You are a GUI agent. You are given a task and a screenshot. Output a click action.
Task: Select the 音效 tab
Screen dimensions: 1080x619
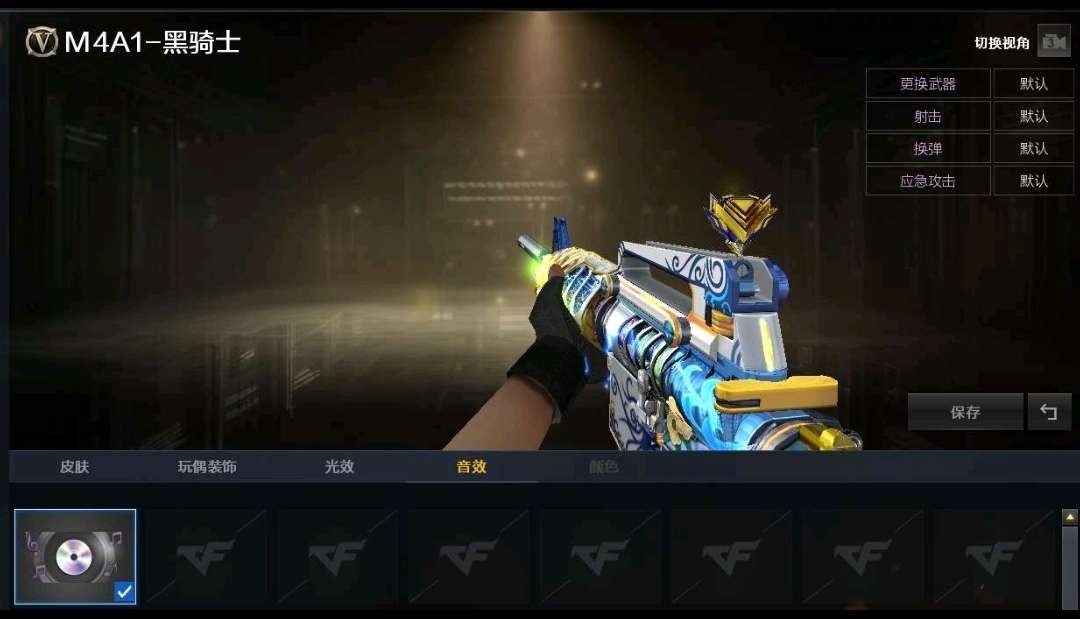pyautogui.click(x=471, y=466)
